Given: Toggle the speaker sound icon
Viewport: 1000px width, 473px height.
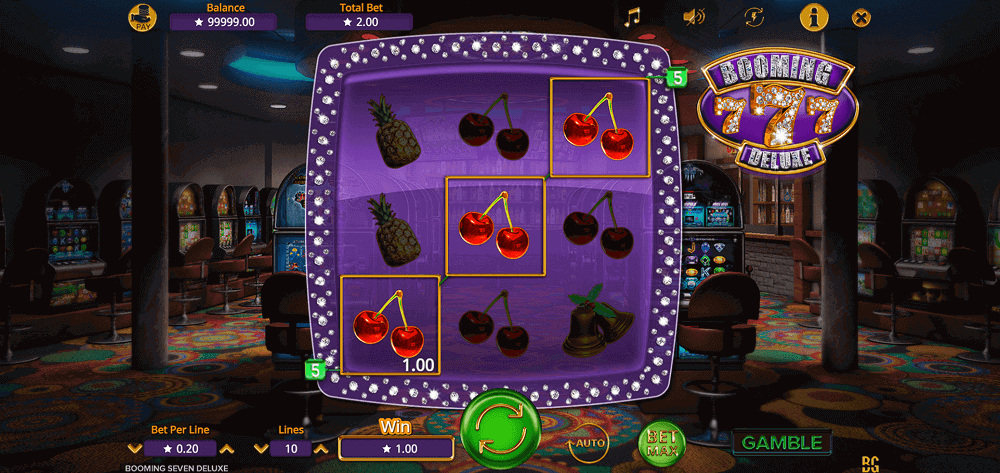Looking at the screenshot, I should point(693,17).
